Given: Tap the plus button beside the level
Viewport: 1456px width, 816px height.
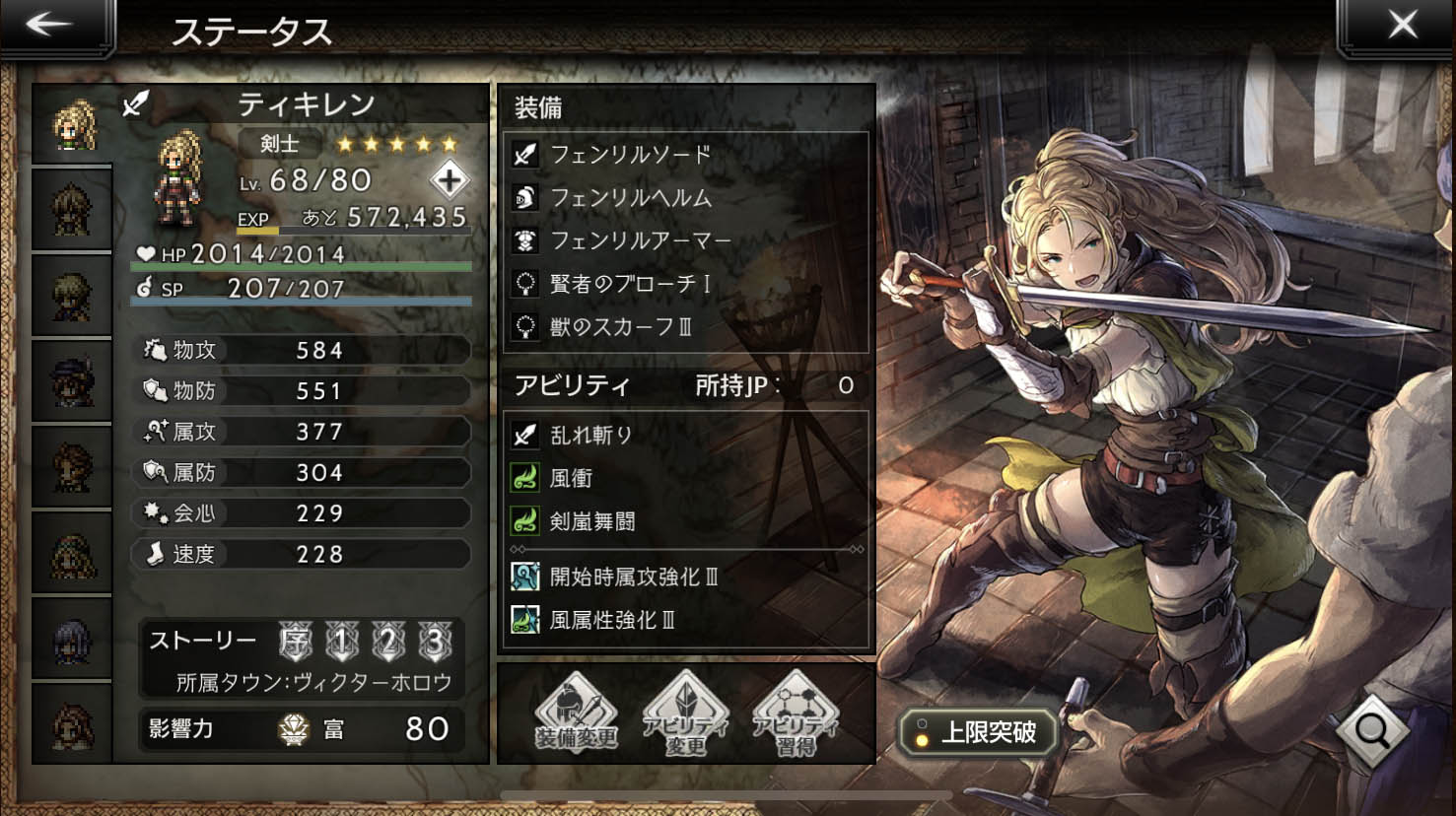Looking at the screenshot, I should [450, 180].
